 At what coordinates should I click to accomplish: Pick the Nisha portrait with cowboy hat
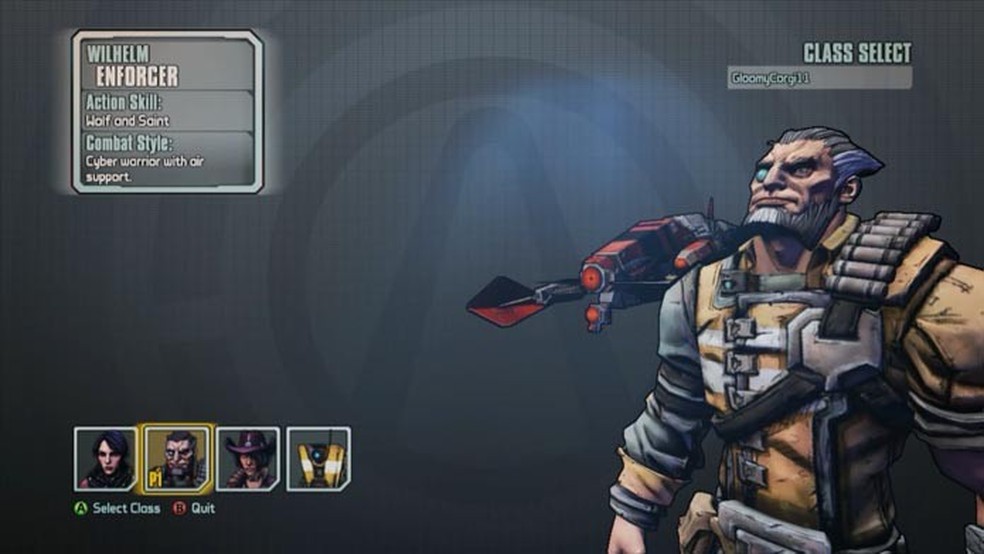pos(248,459)
